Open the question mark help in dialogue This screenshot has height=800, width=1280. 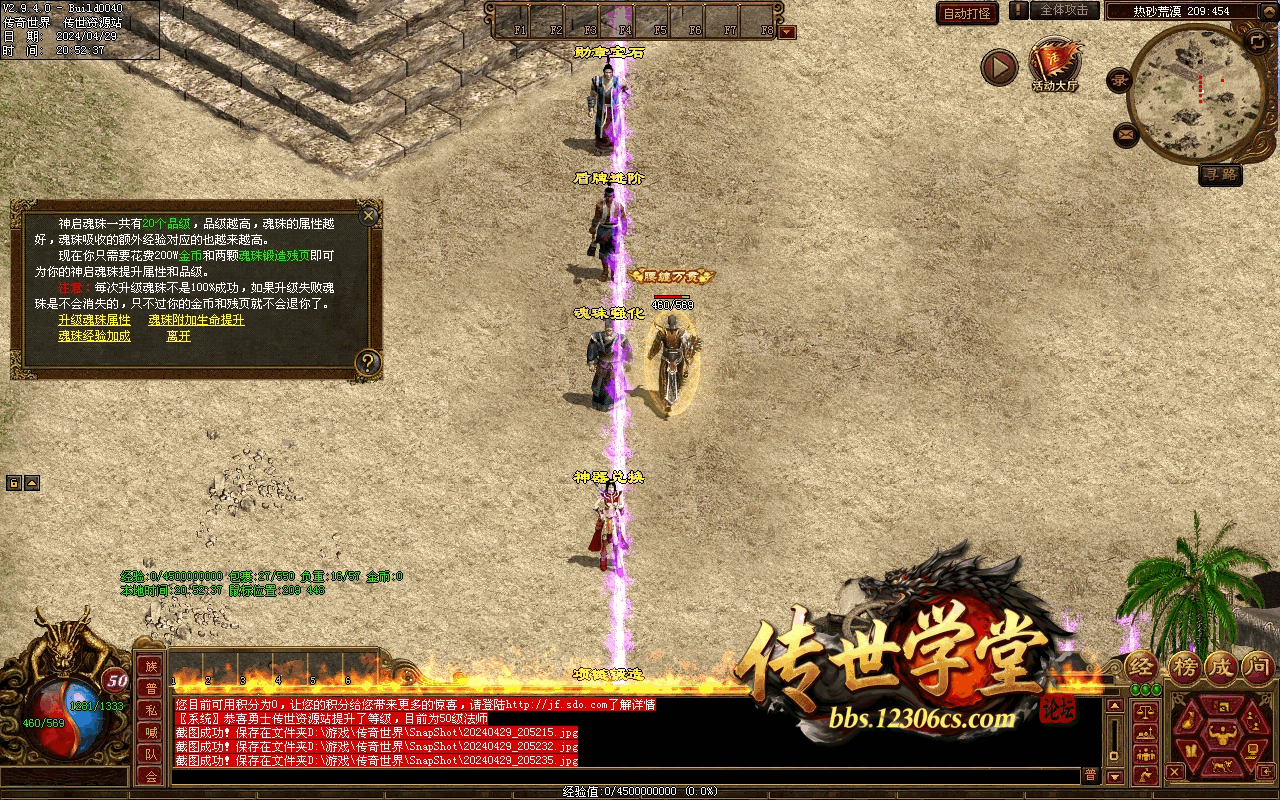[368, 362]
